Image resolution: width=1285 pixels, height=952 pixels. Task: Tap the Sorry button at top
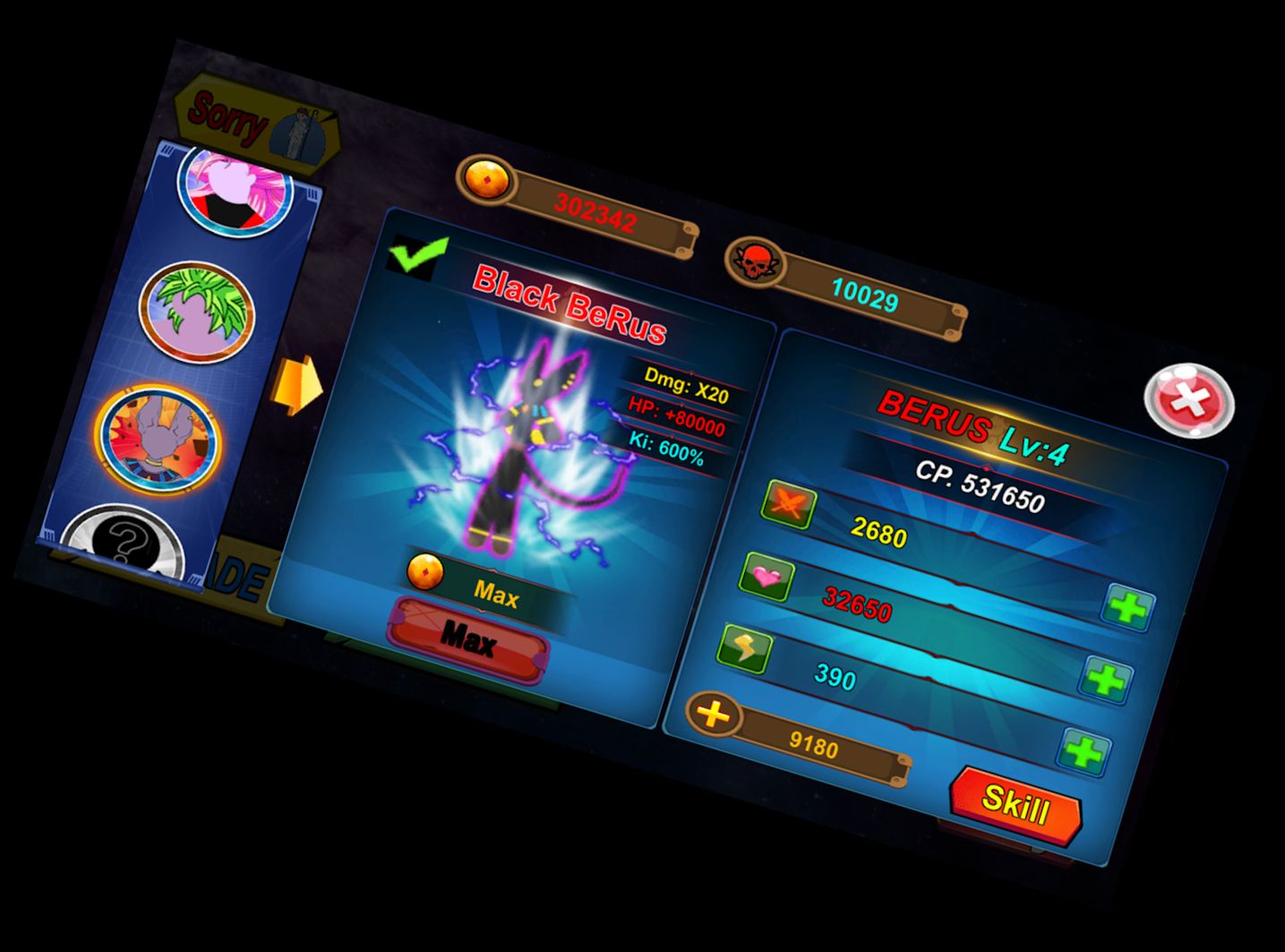pyautogui.click(x=257, y=124)
